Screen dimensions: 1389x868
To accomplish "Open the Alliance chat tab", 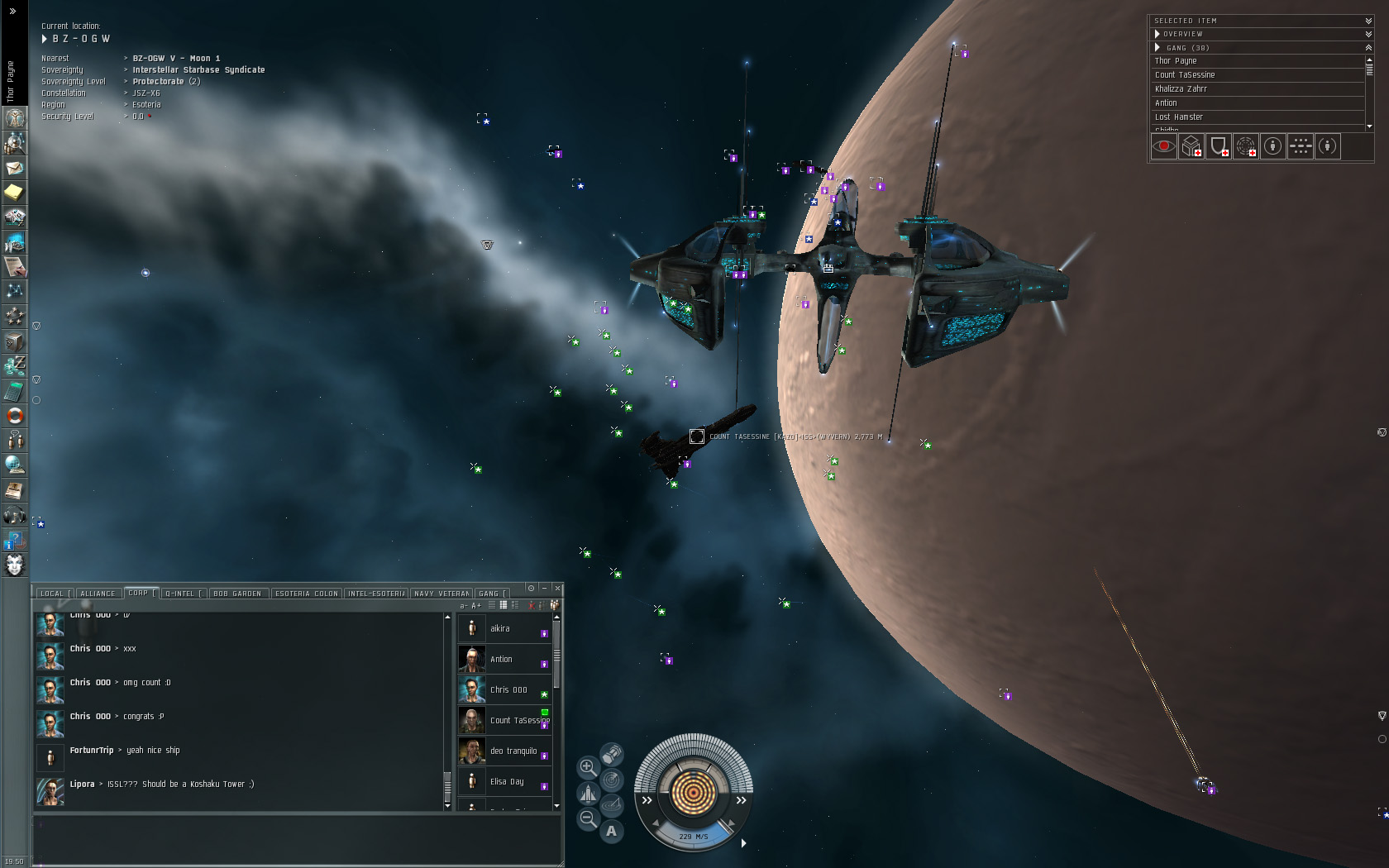I will click(98, 594).
